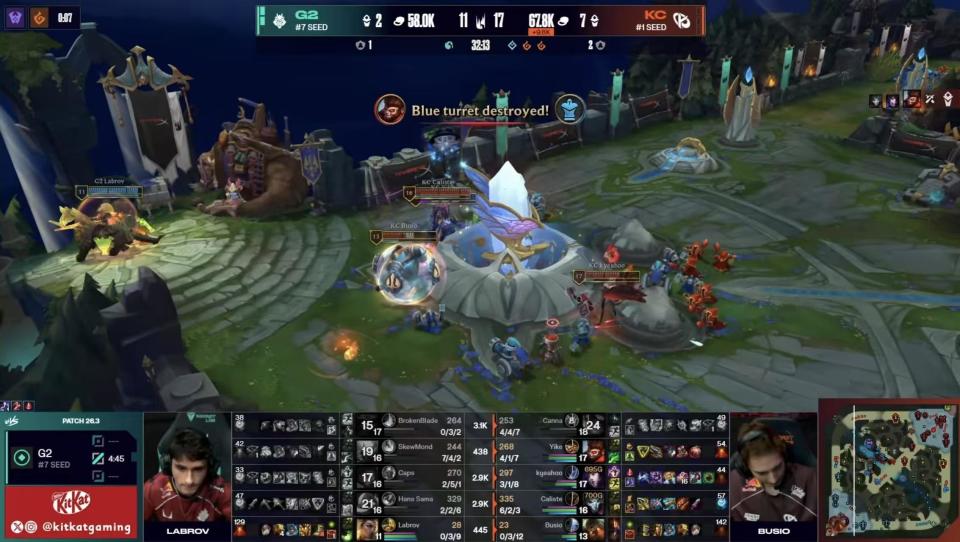Select the G2 #7 seed objective panel
The width and height of the screenshot is (960, 542).
pos(70,456)
